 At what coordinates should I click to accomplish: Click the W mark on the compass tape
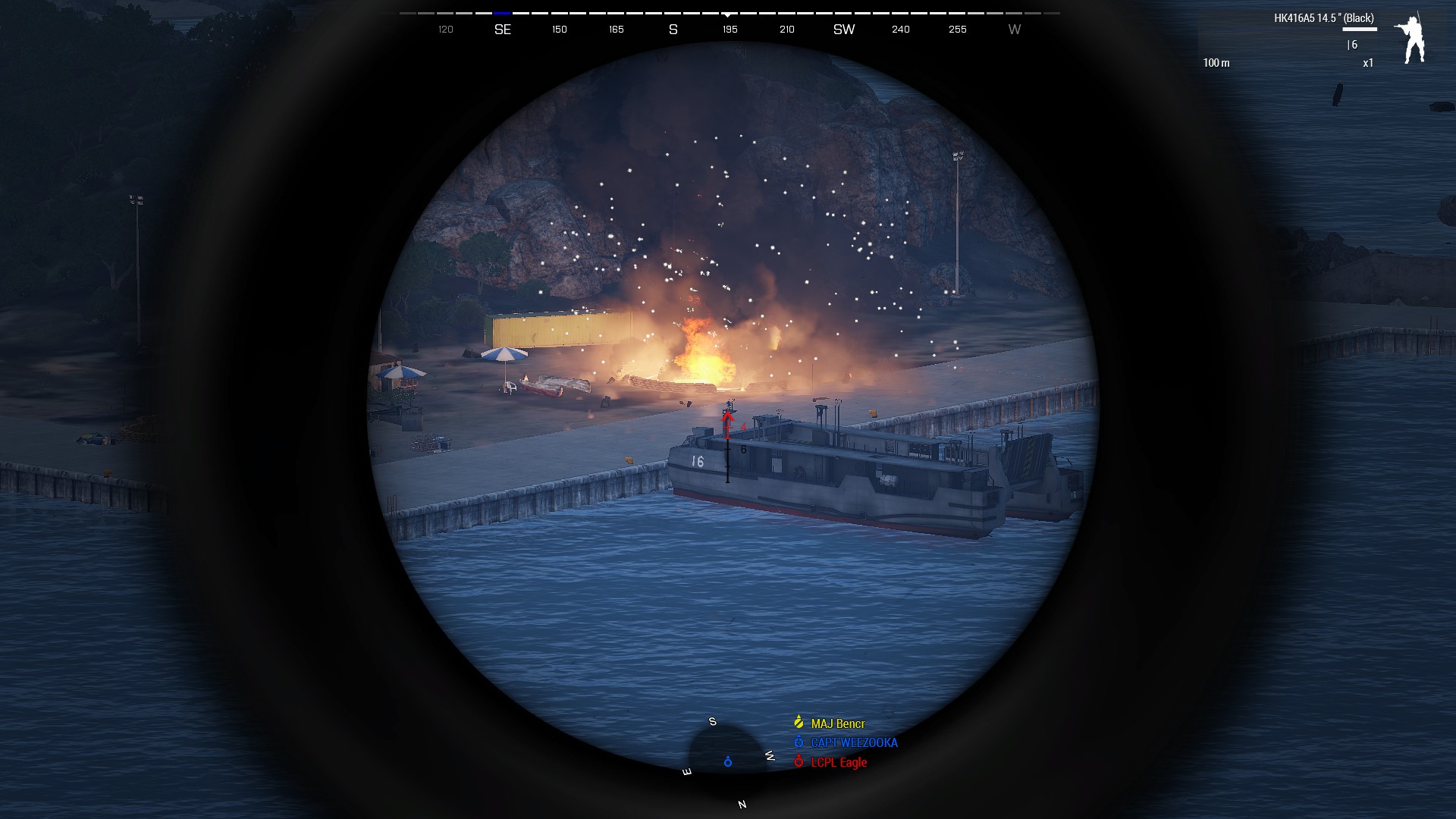click(x=1014, y=30)
